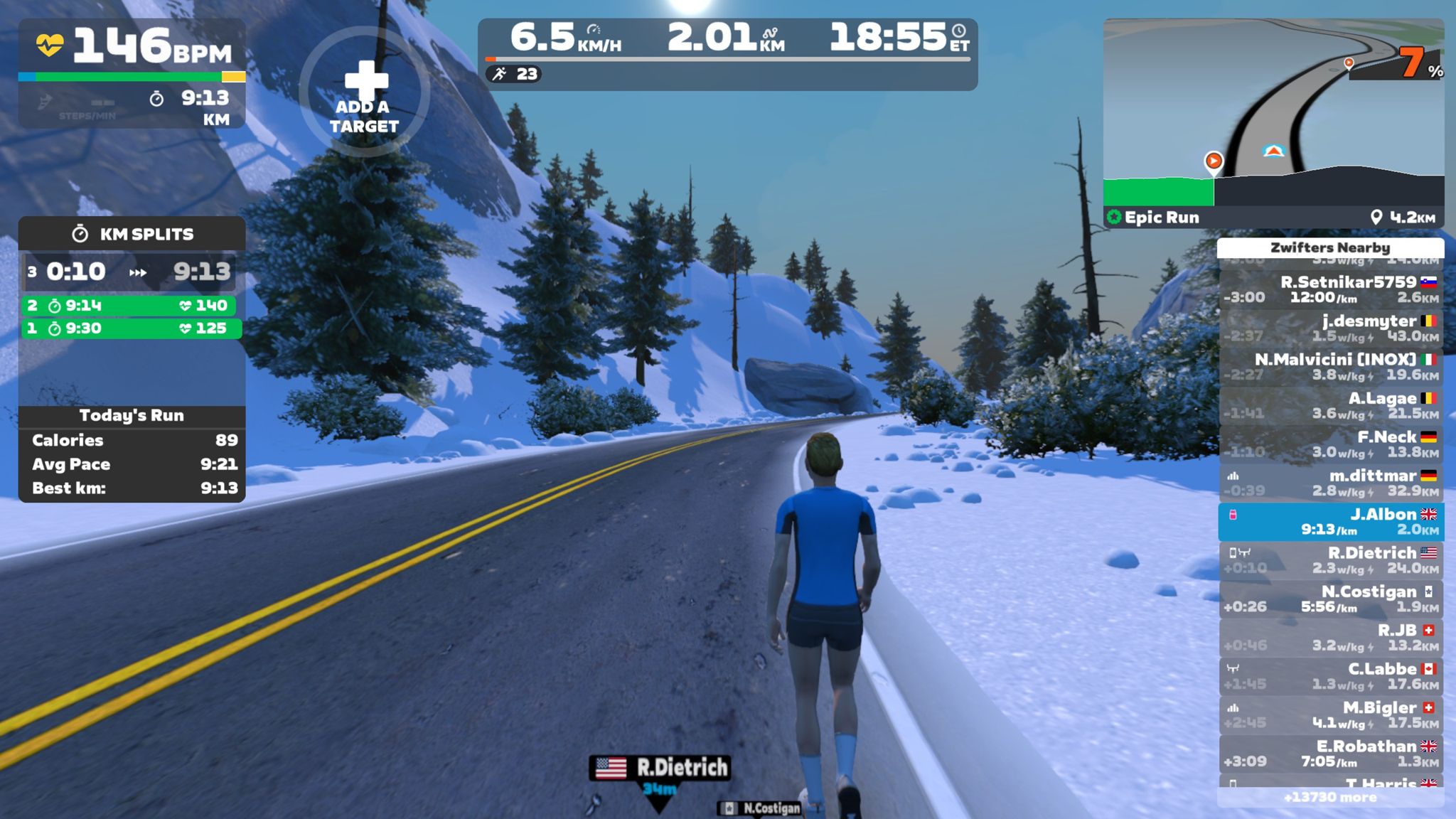1456x819 pixels.
Task: Select F.Neck from Zwifters Nearby
Action: coord(1330,444)
